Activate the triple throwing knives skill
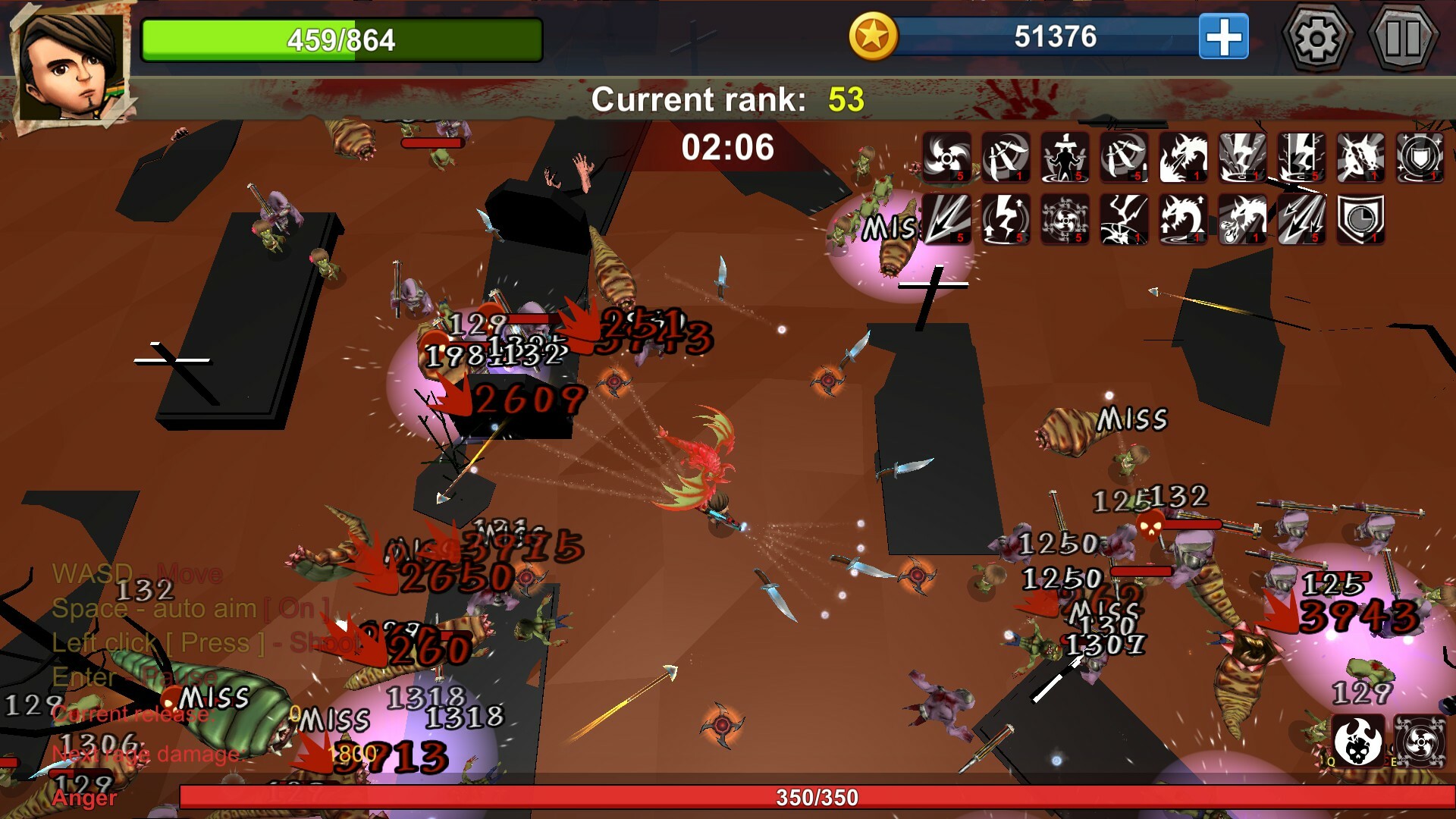The height and width of the screenshot is (819, 1456). pyautogui.click(x=1007, y=156)
